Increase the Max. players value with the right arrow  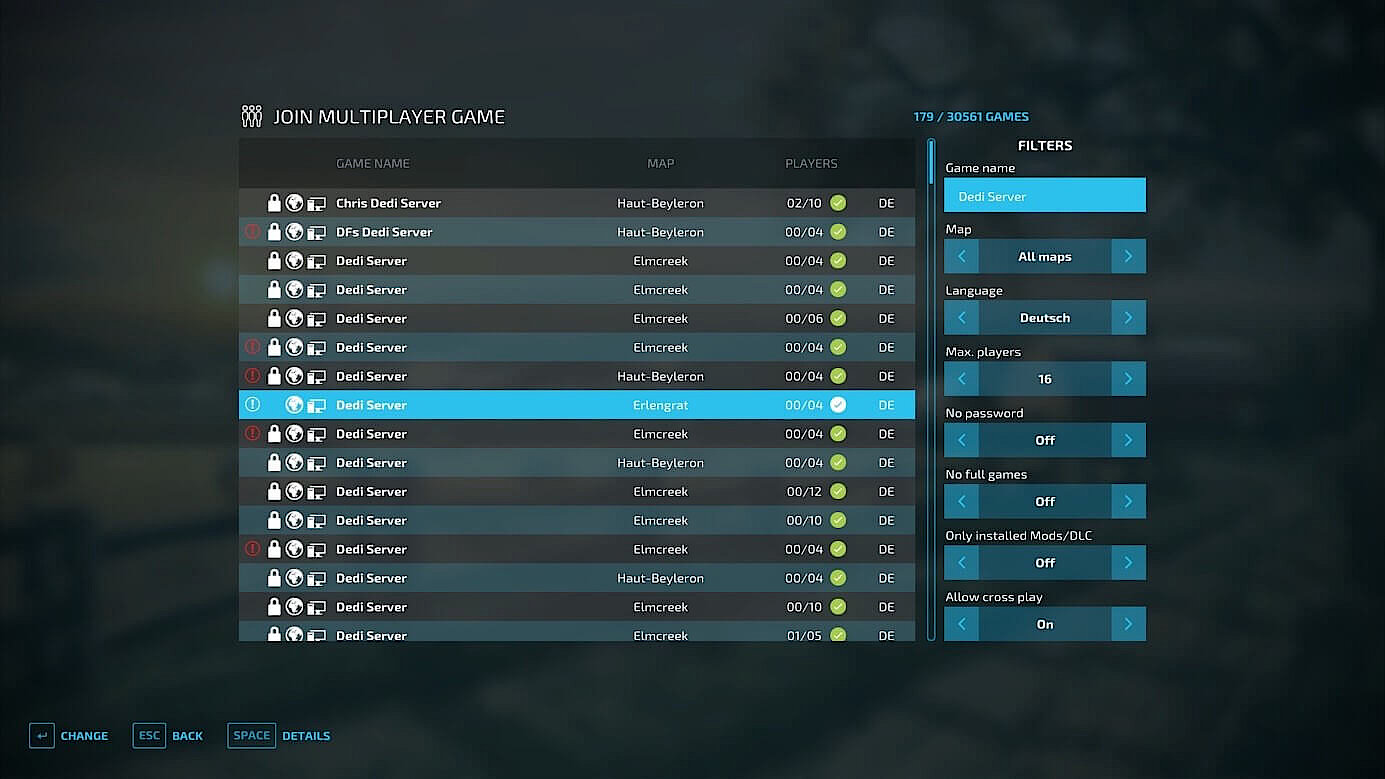pos(1129,378)
